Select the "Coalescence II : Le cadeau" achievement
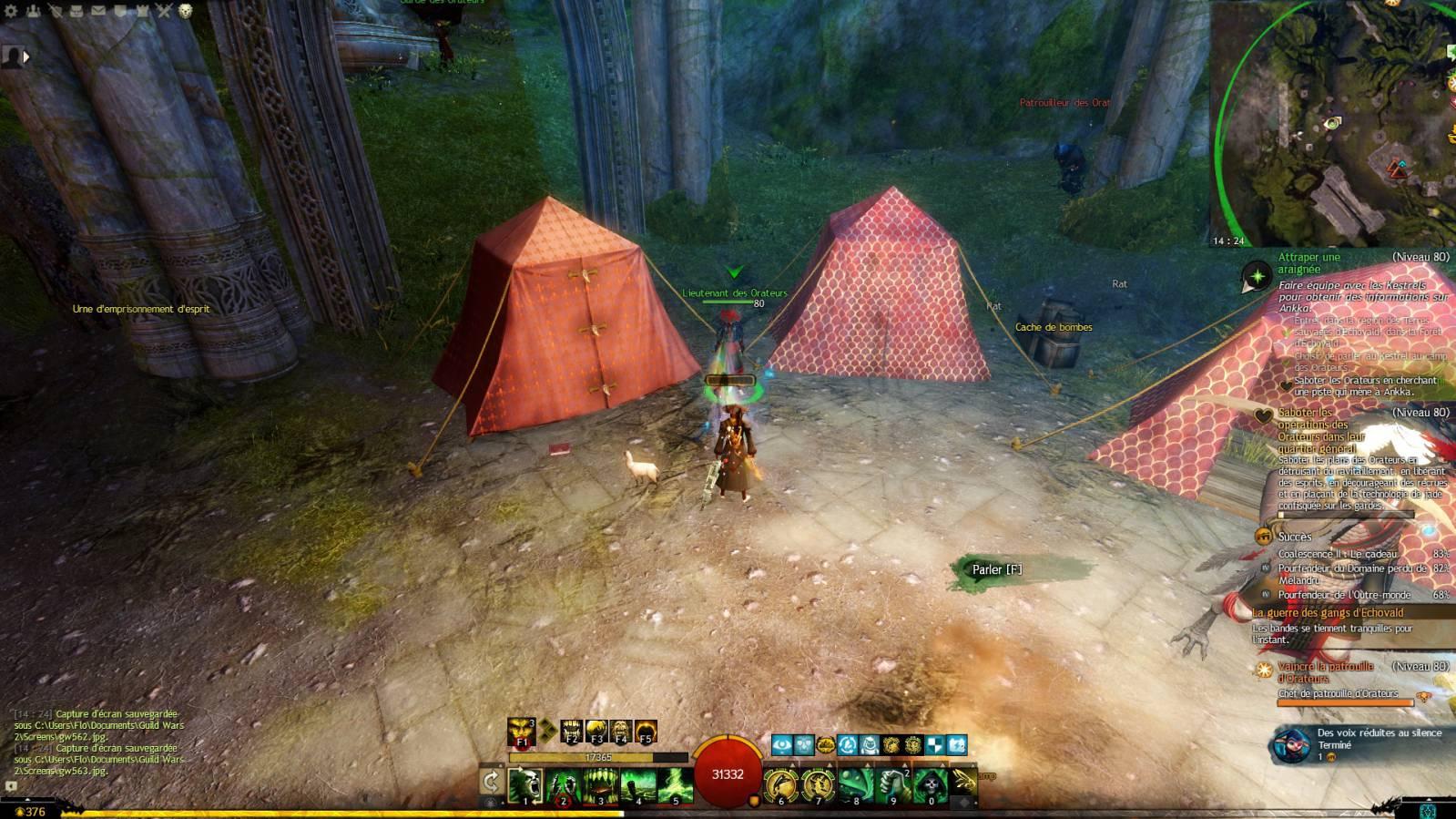Image resolution: width=1456 pixels, height=819 pixels. coord(1337,554)
